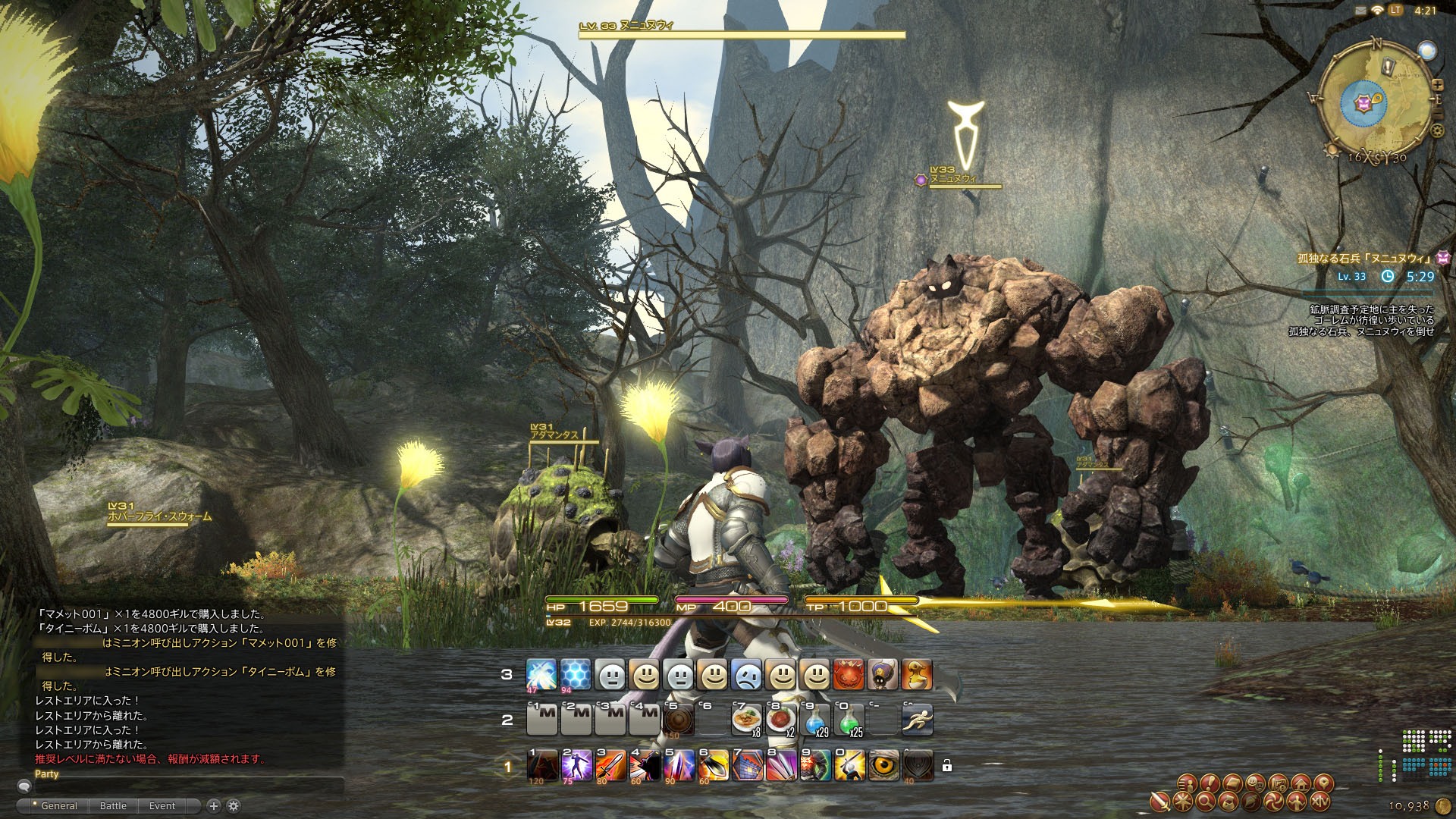Switch to the Event chat tab
The width and height of the screenshot is (1456, 819).
tap(162, 806)
